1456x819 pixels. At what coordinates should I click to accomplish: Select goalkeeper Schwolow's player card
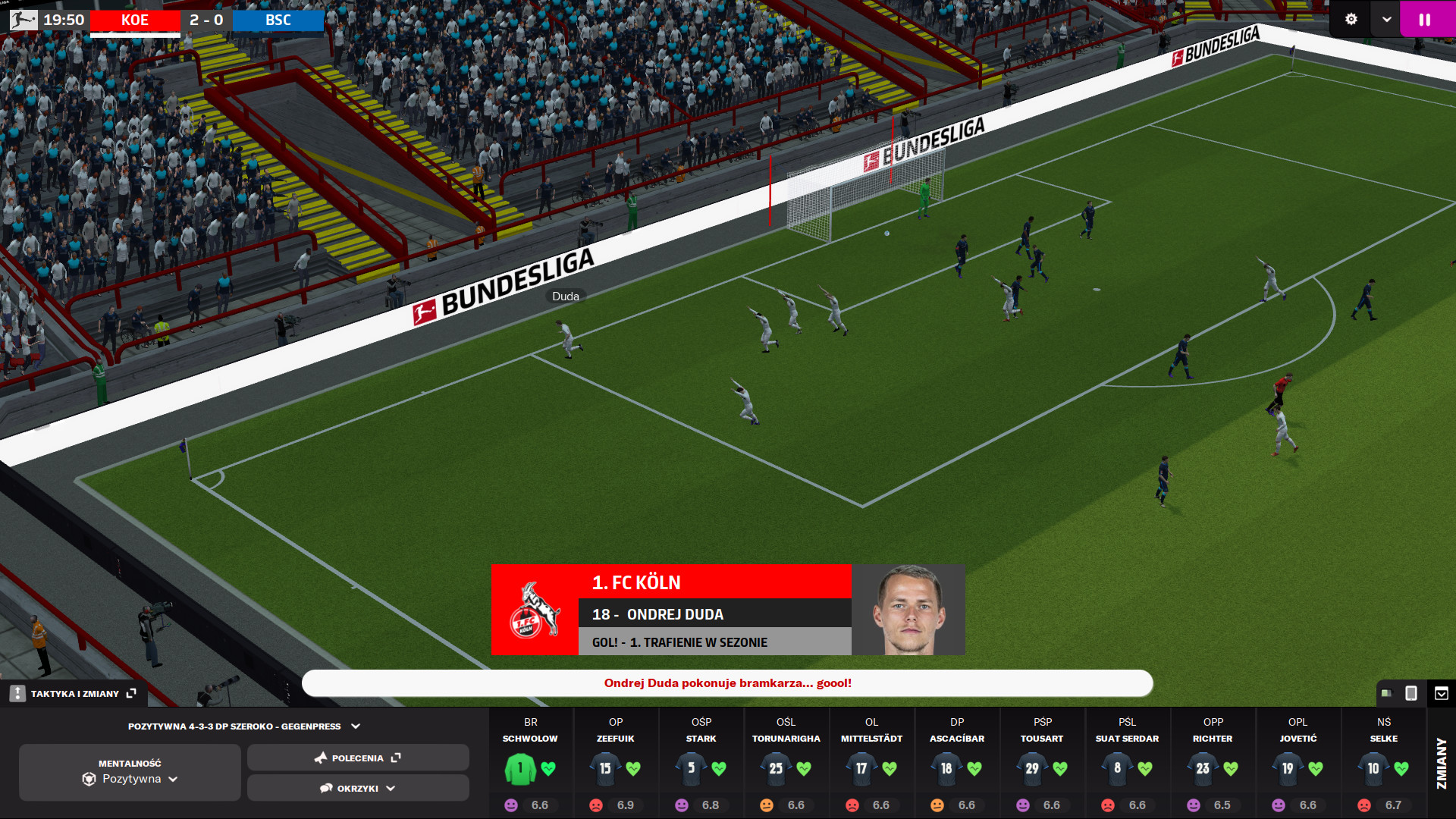point(520,768)
